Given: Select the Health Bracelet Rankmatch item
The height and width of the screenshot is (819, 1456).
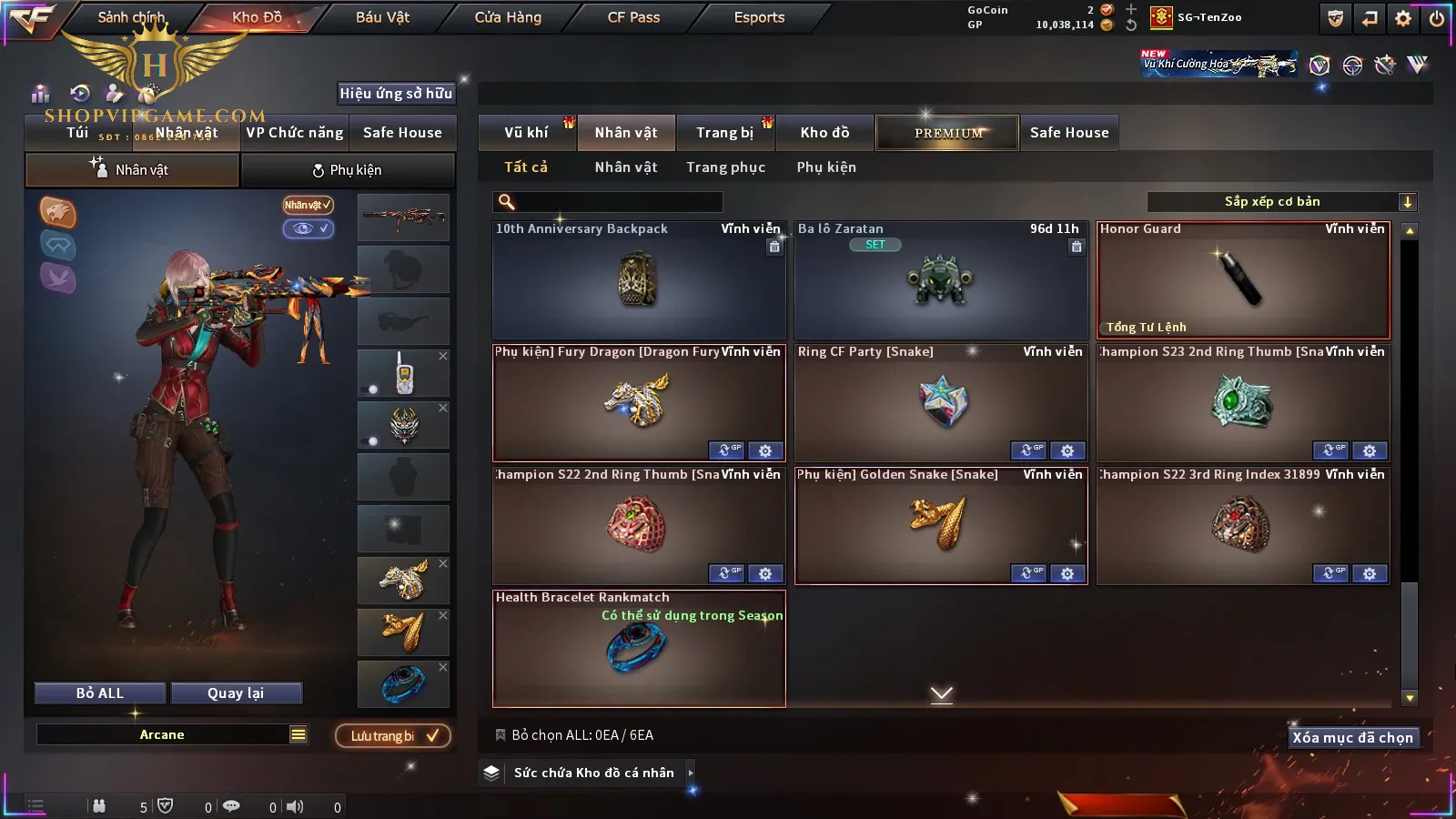Looking at the screenshot, I should pos(638,649).
